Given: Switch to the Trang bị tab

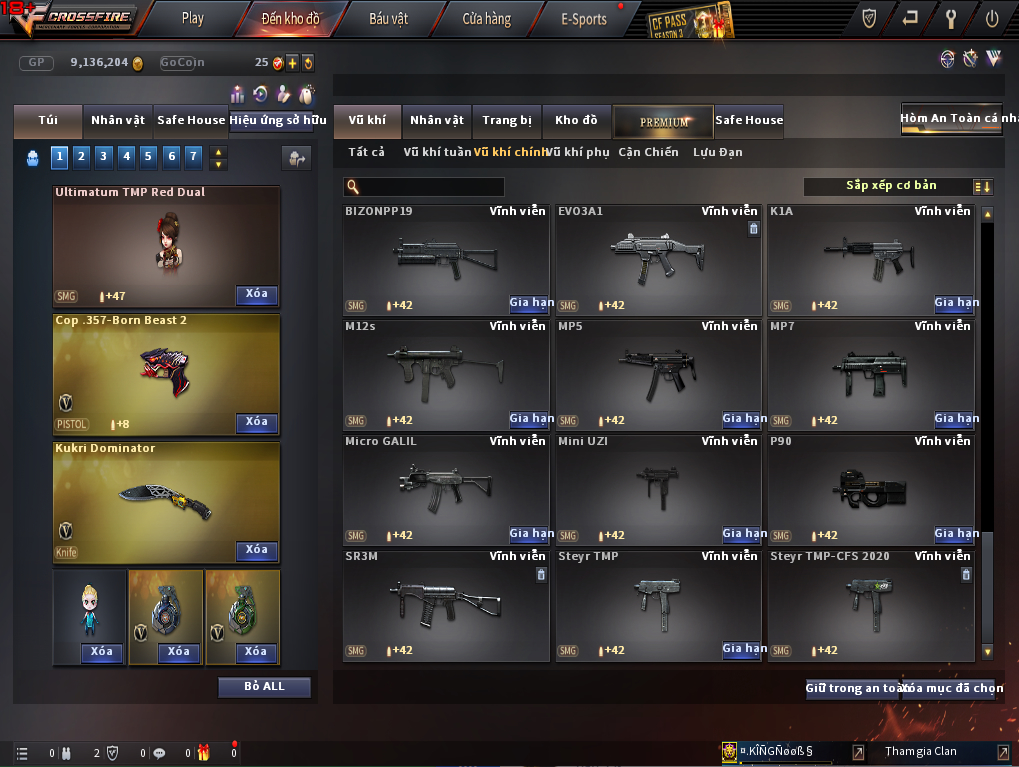Looking at the screenshot, I should (x=507, y=121).
